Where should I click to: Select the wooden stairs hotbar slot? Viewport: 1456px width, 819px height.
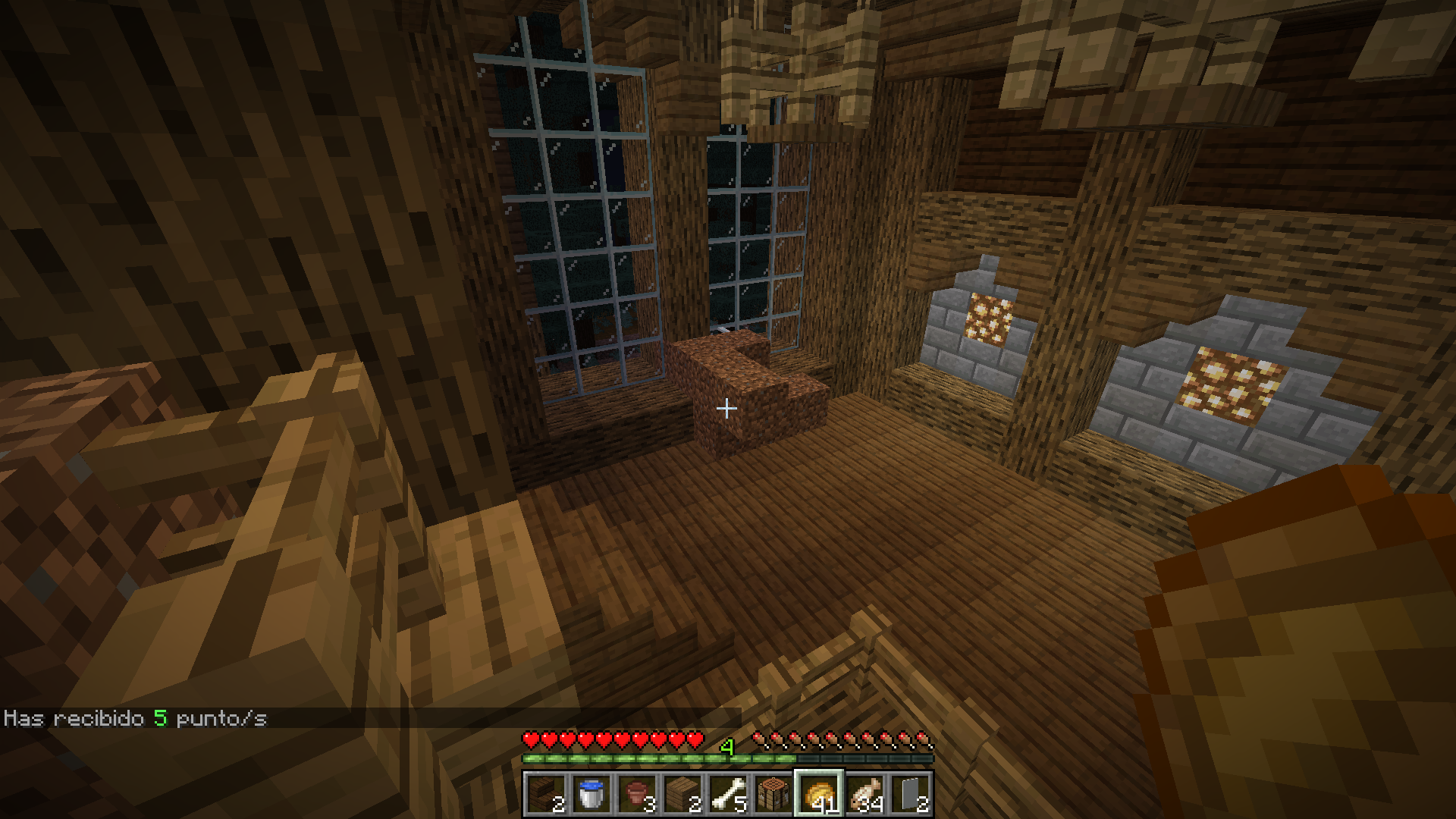(x=546, y=794)
